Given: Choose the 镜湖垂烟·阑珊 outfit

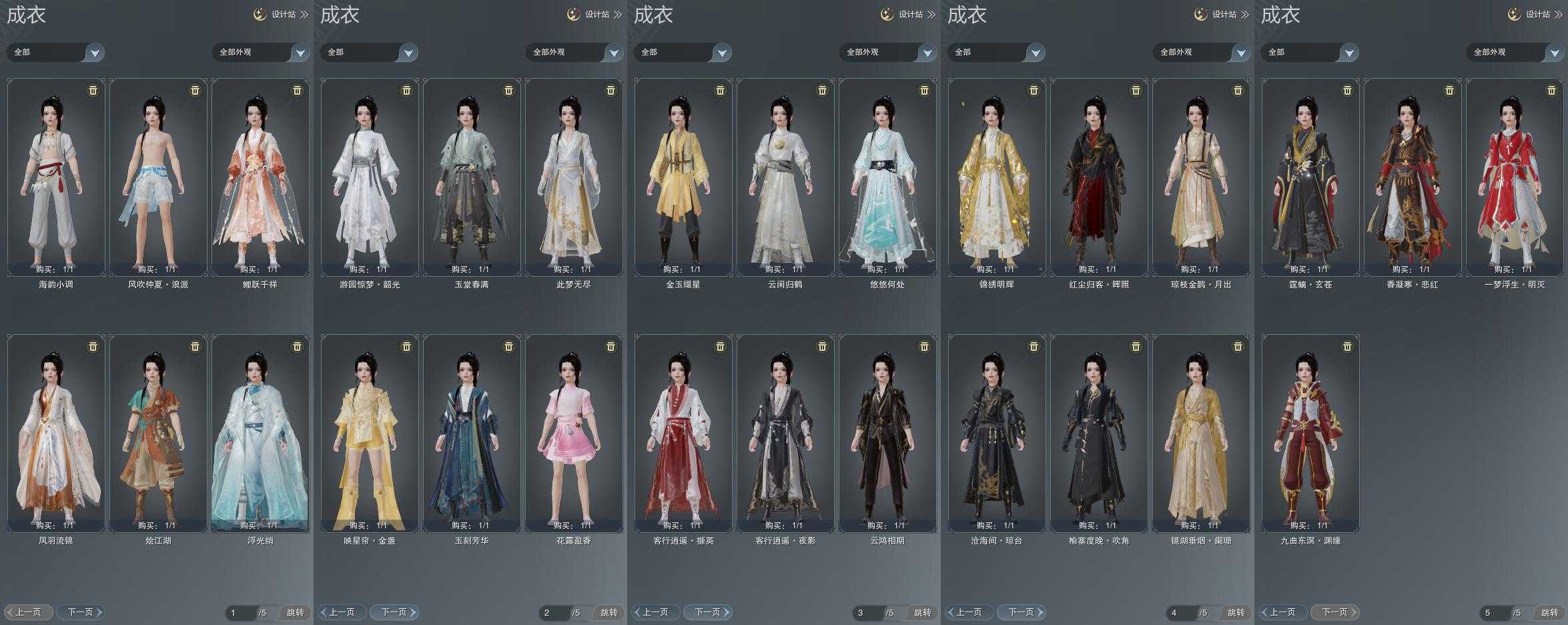Looking at the screenshot, I should [1201, 434].
